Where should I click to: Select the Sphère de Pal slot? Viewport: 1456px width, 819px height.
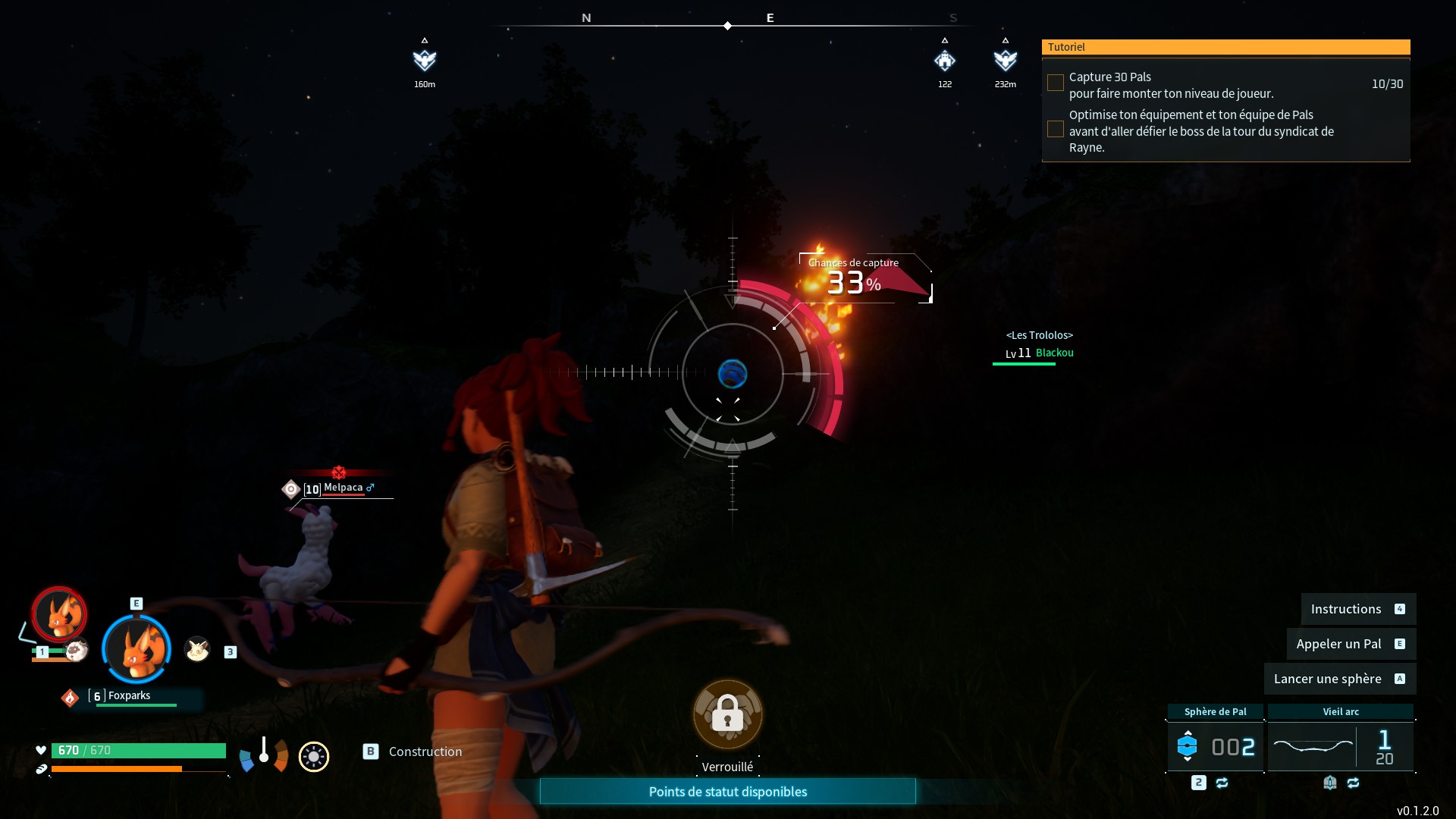1215,747
